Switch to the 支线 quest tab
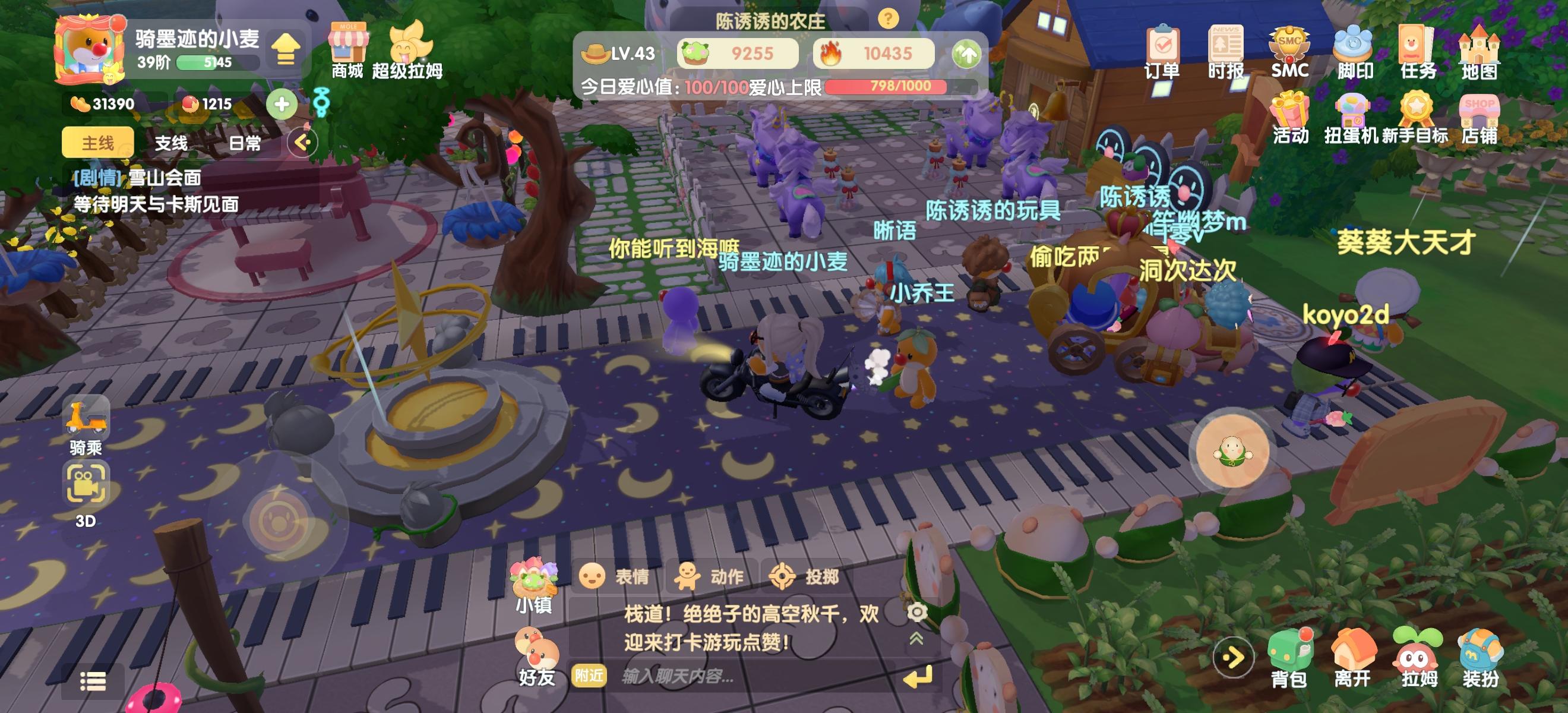The height and width of the screenshot is (713, 1568). click(x=172, y=144)
